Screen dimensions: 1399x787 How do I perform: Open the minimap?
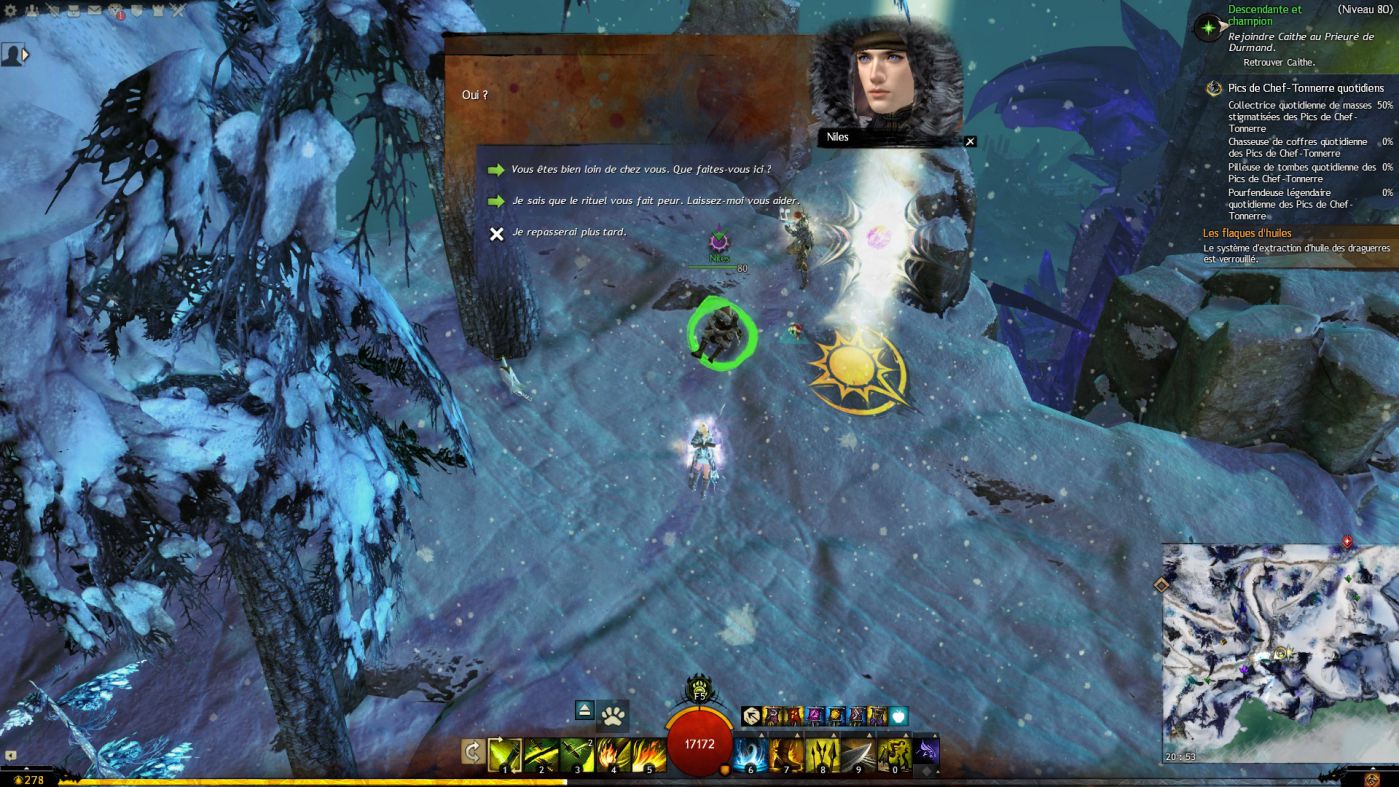click(1279, 652)
